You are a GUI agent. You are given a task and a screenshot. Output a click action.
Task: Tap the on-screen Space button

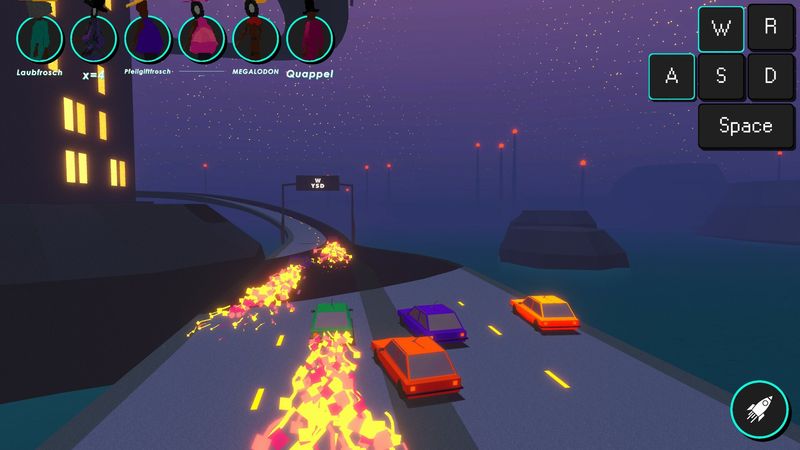click(745, 126)
